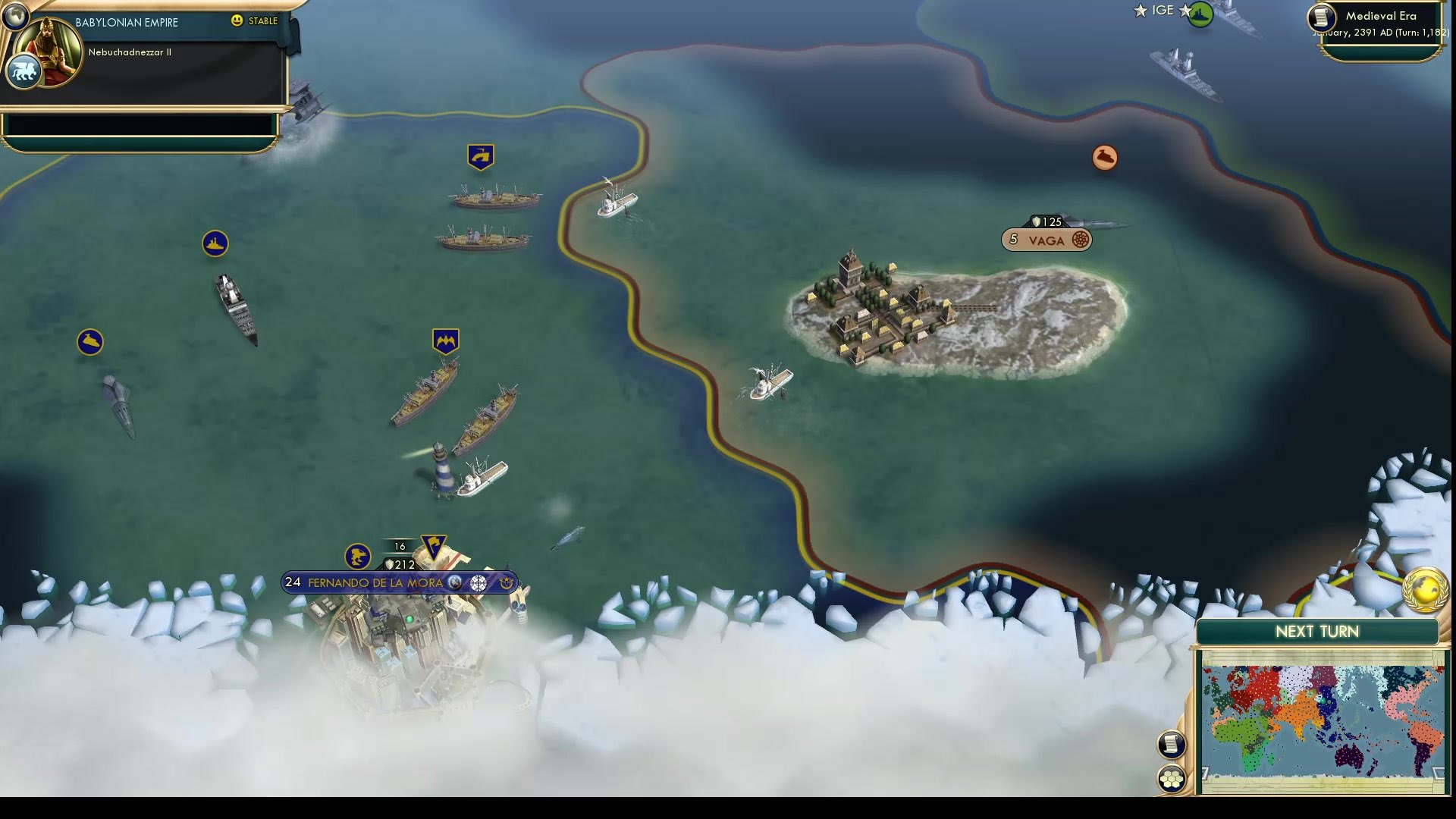Image resolution: width=1456 pixels, height=819 pixels.
Task: Click the rose religion icon on Vaga's banner
Action: coord(1081,240)
